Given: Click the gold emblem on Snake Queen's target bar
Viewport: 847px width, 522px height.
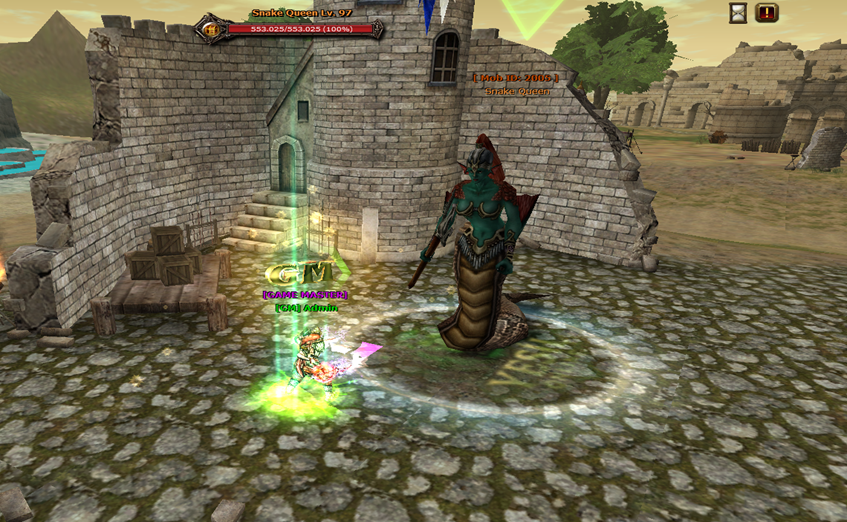Looking at the screenshot, I should [212, 30].
